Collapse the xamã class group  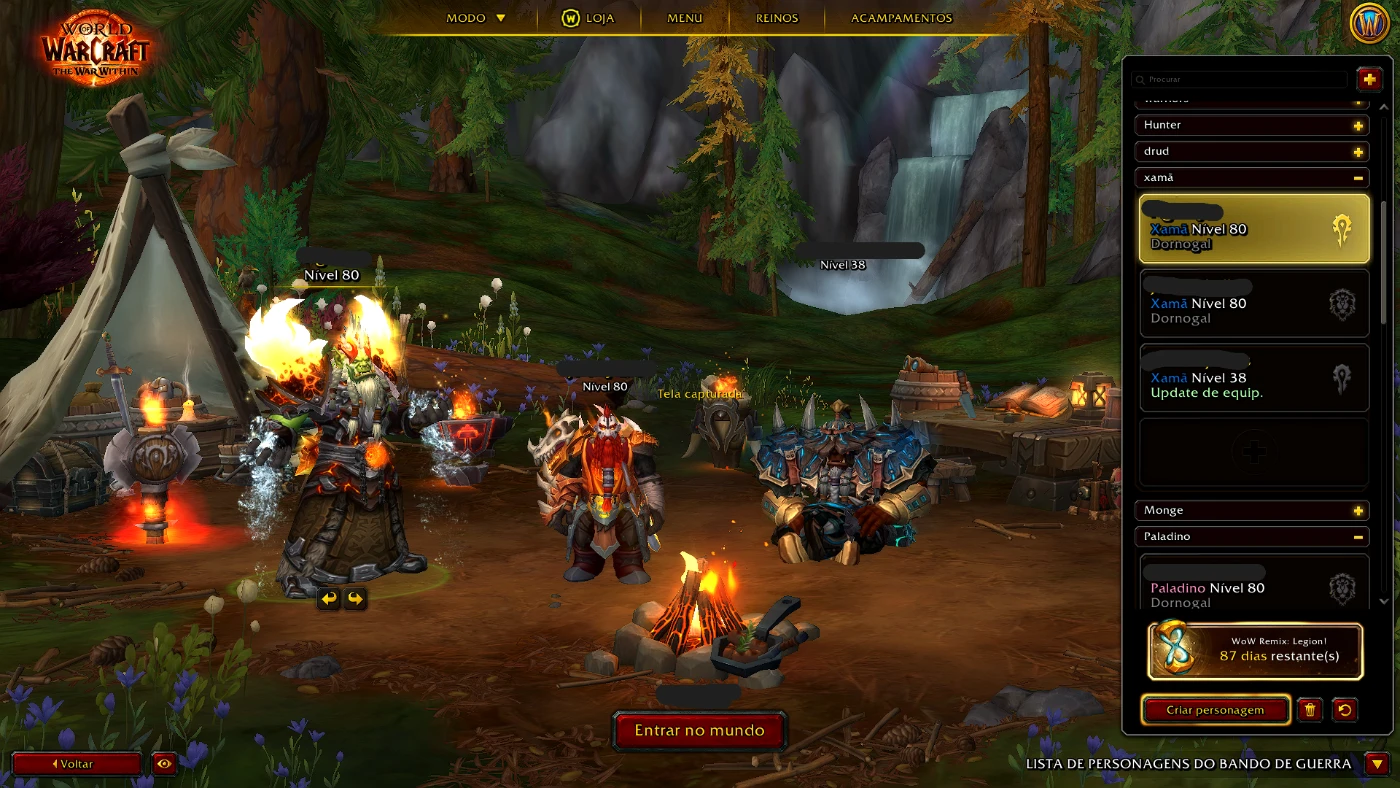click(x=1359, y=177)
